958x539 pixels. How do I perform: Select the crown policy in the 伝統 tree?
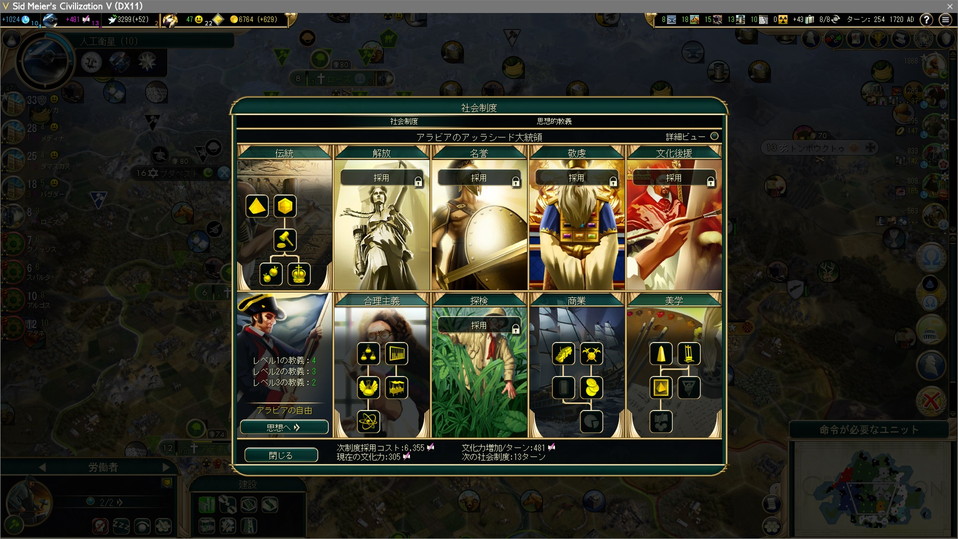tap(297, 273)
